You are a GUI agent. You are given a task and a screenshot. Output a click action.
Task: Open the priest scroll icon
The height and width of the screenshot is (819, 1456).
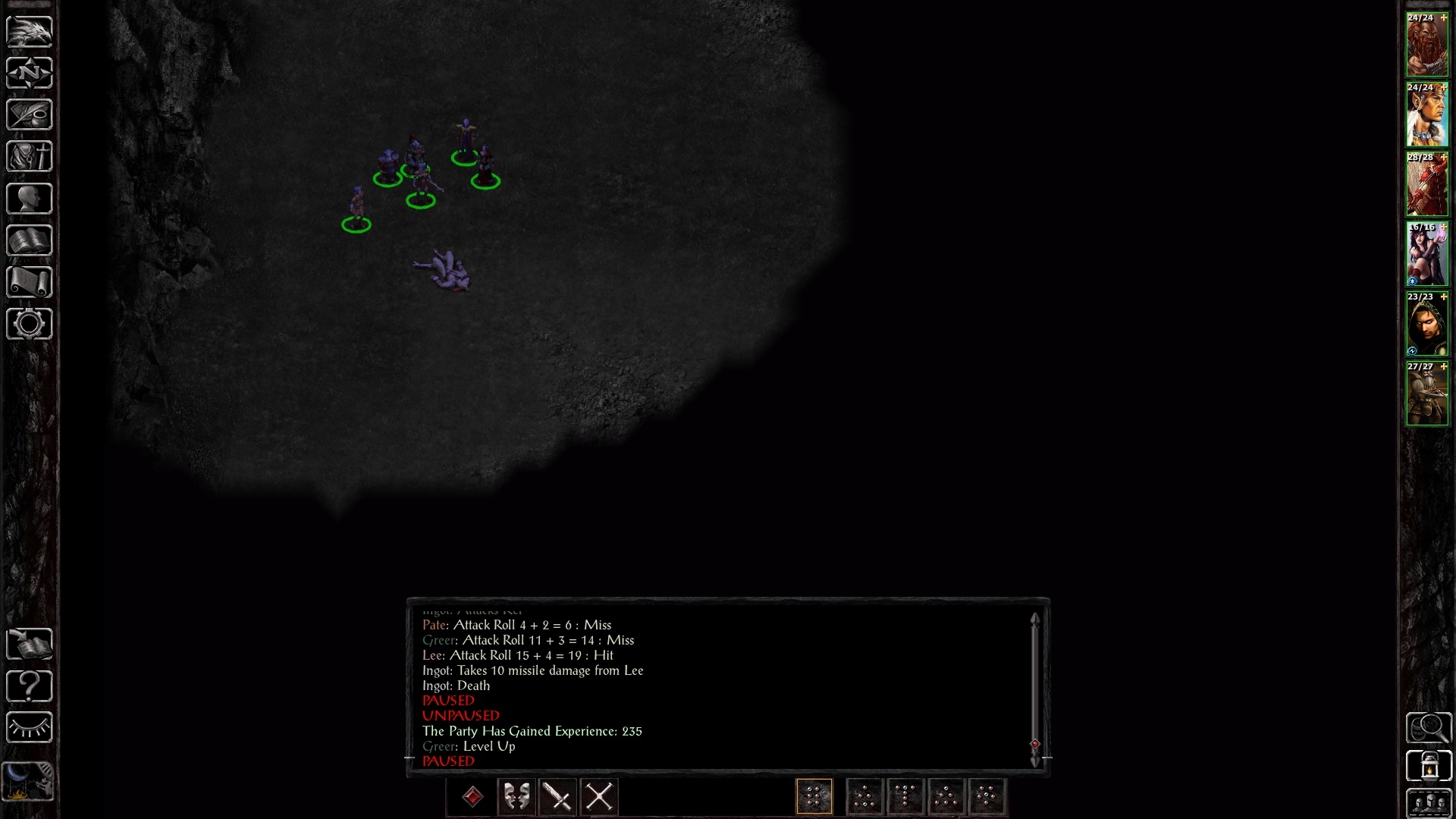[x=30, y=282]
